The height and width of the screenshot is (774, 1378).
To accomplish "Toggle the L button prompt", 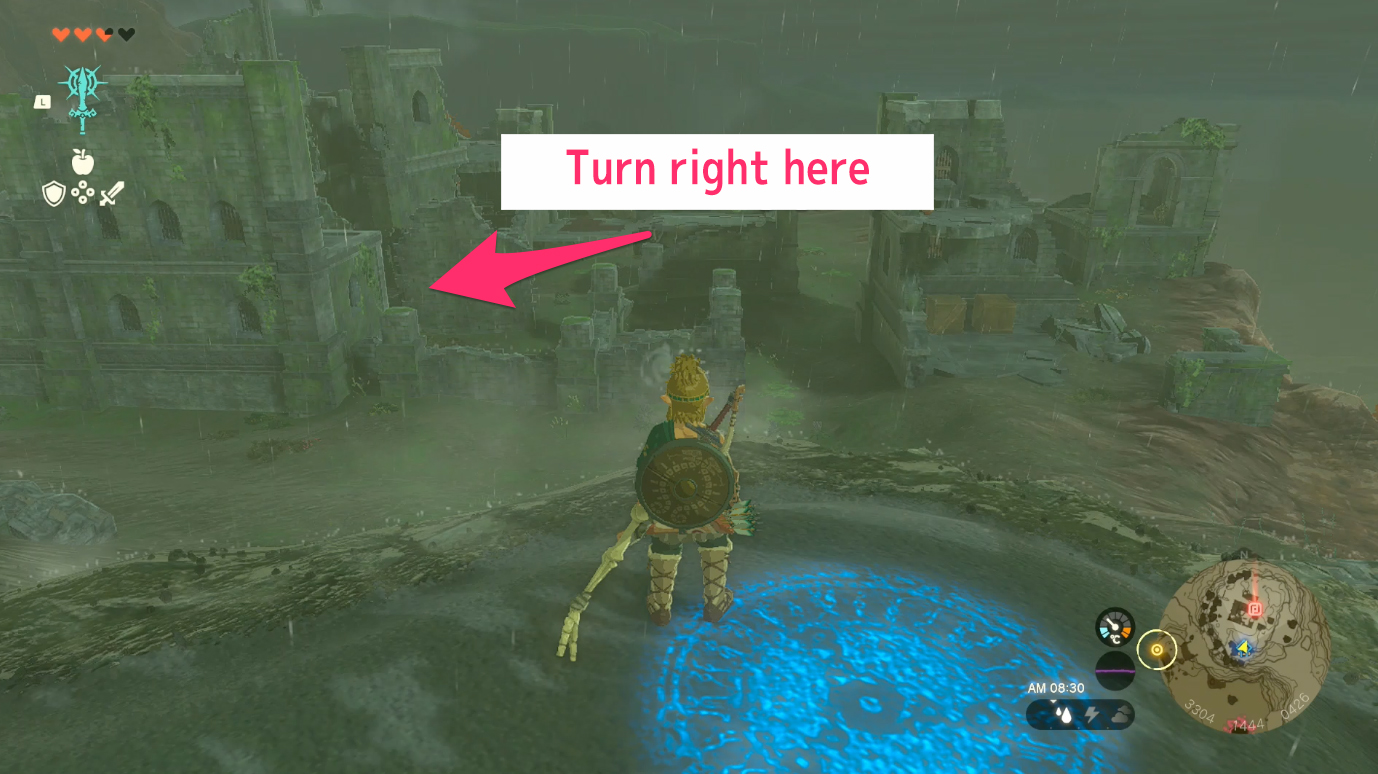I will click(42, 102).
